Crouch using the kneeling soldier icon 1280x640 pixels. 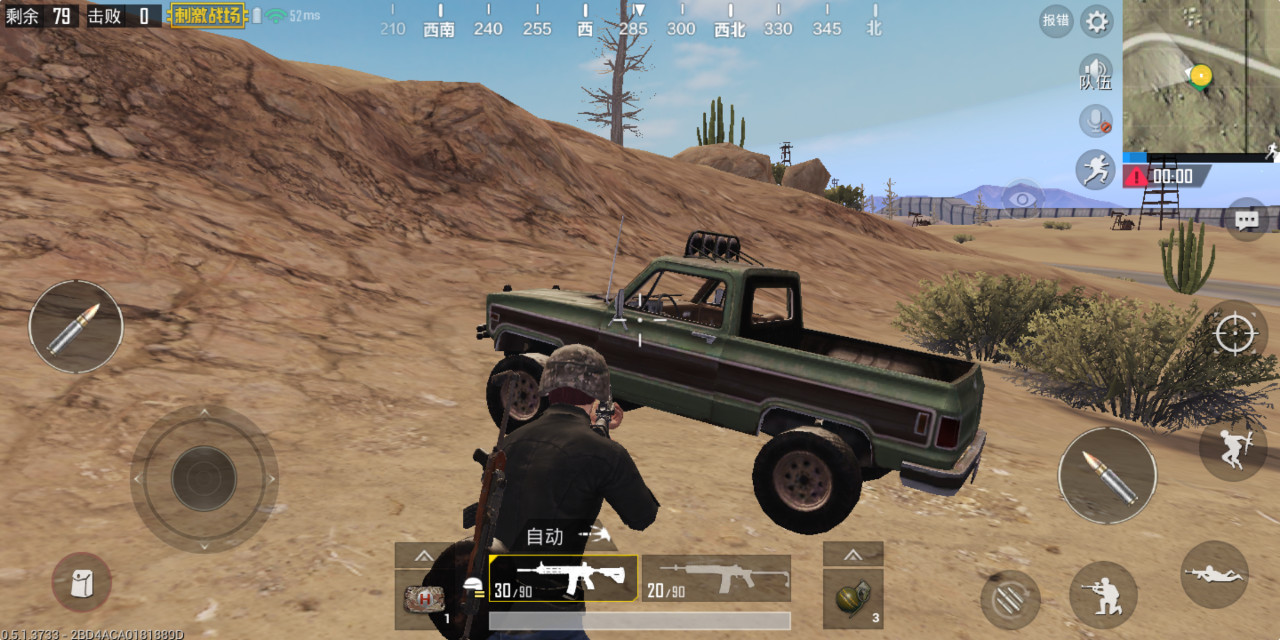pyautogui.click(x=1103, y=594)
